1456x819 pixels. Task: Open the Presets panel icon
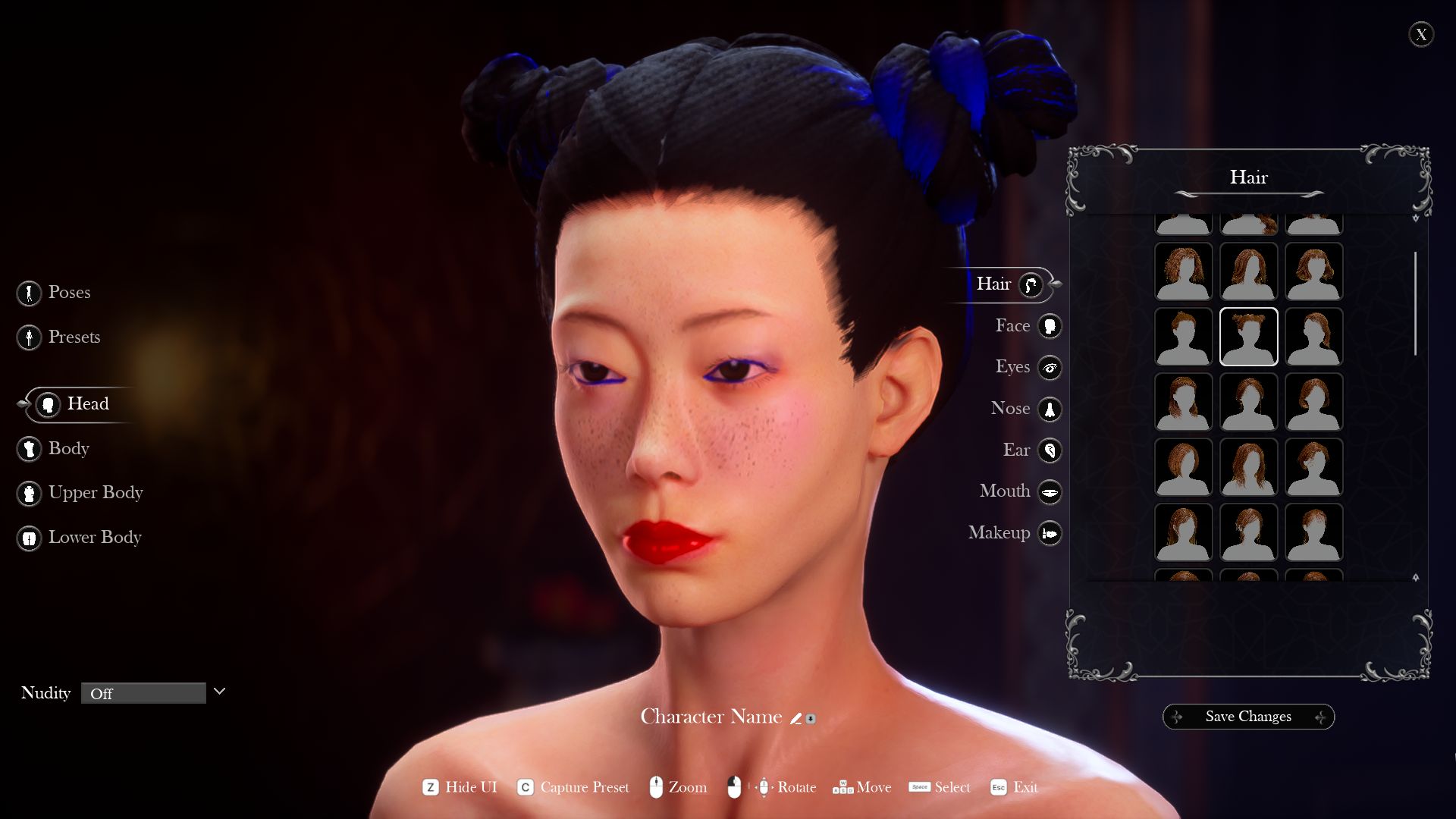pos(29,337)
